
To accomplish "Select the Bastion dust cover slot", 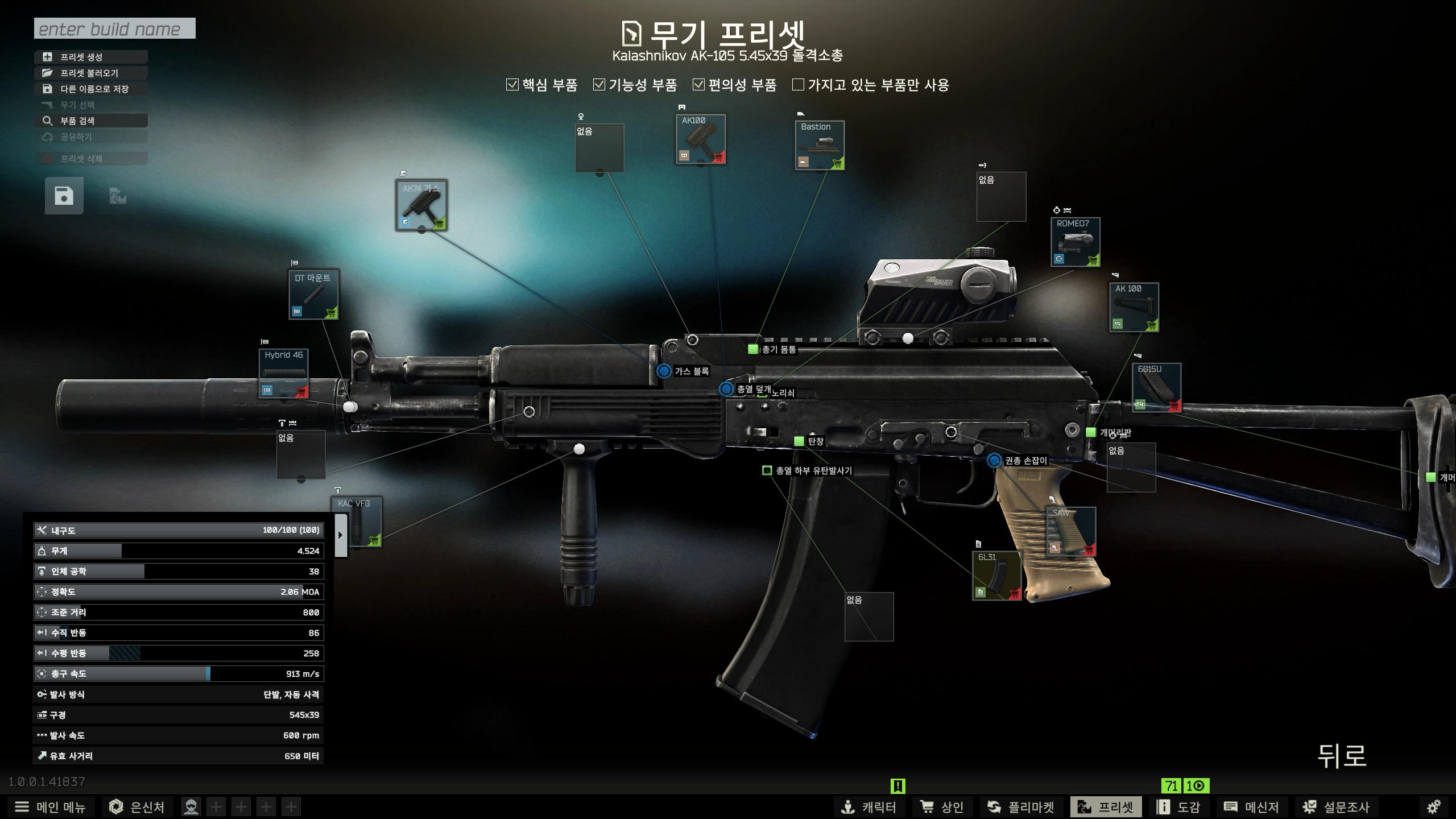I will click(819, 145).
